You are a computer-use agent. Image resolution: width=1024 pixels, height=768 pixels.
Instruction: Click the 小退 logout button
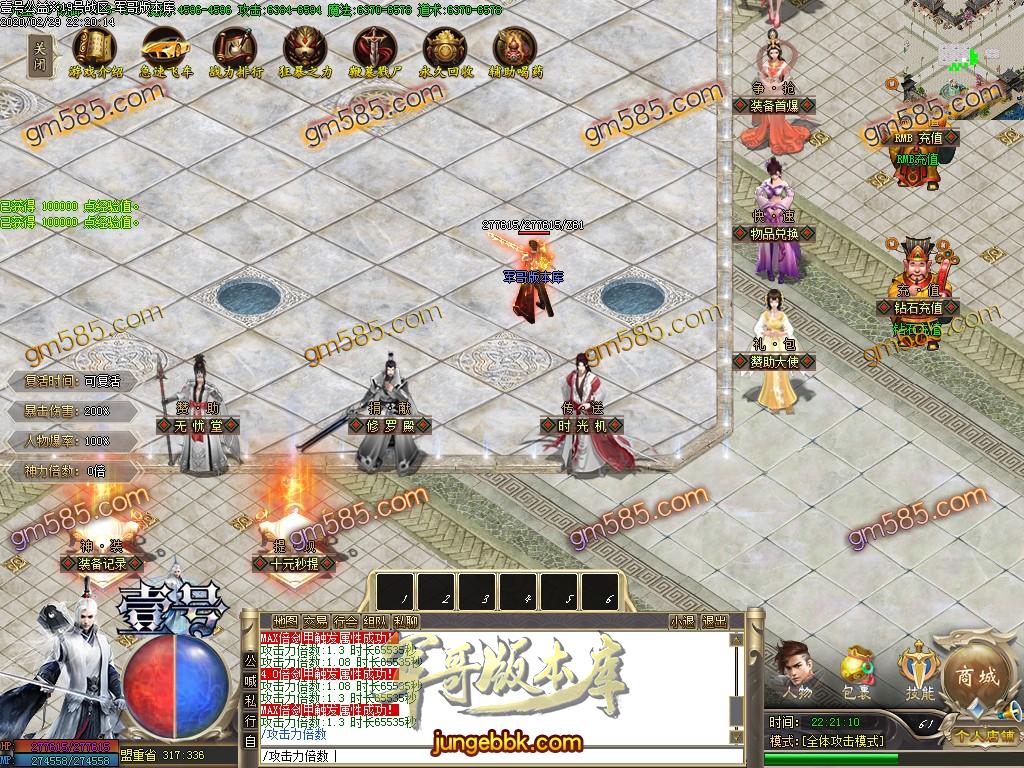pyautogui.click(x=683, y=621)
